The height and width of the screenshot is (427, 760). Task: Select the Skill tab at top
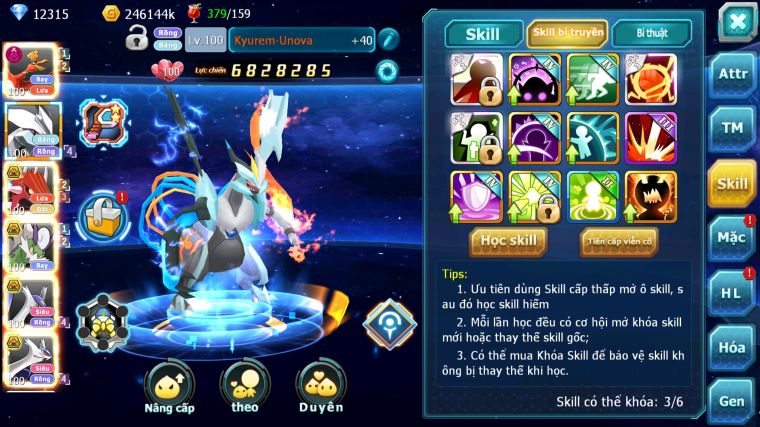[x=484, y=34]
